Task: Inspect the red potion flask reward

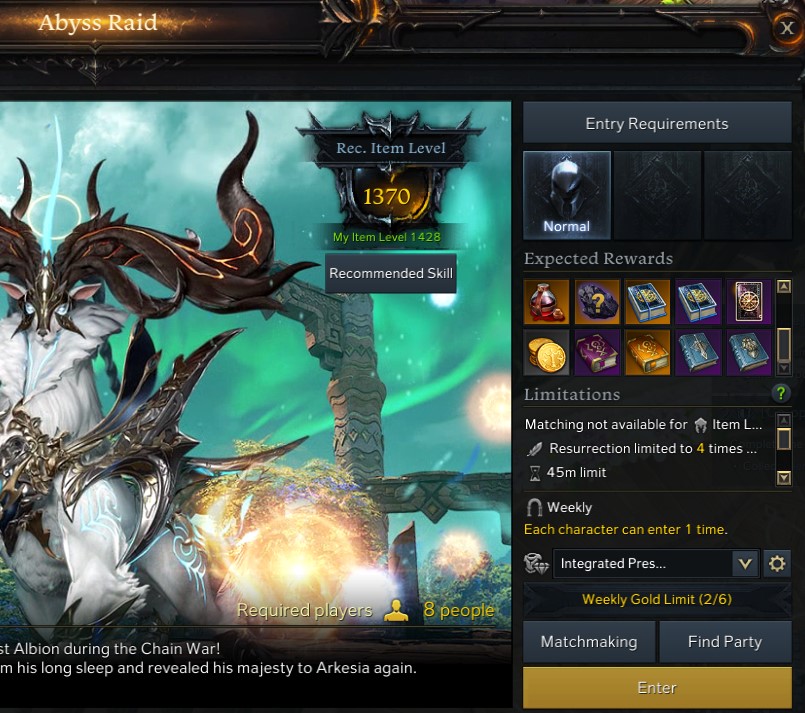Action: coord(546,301)
